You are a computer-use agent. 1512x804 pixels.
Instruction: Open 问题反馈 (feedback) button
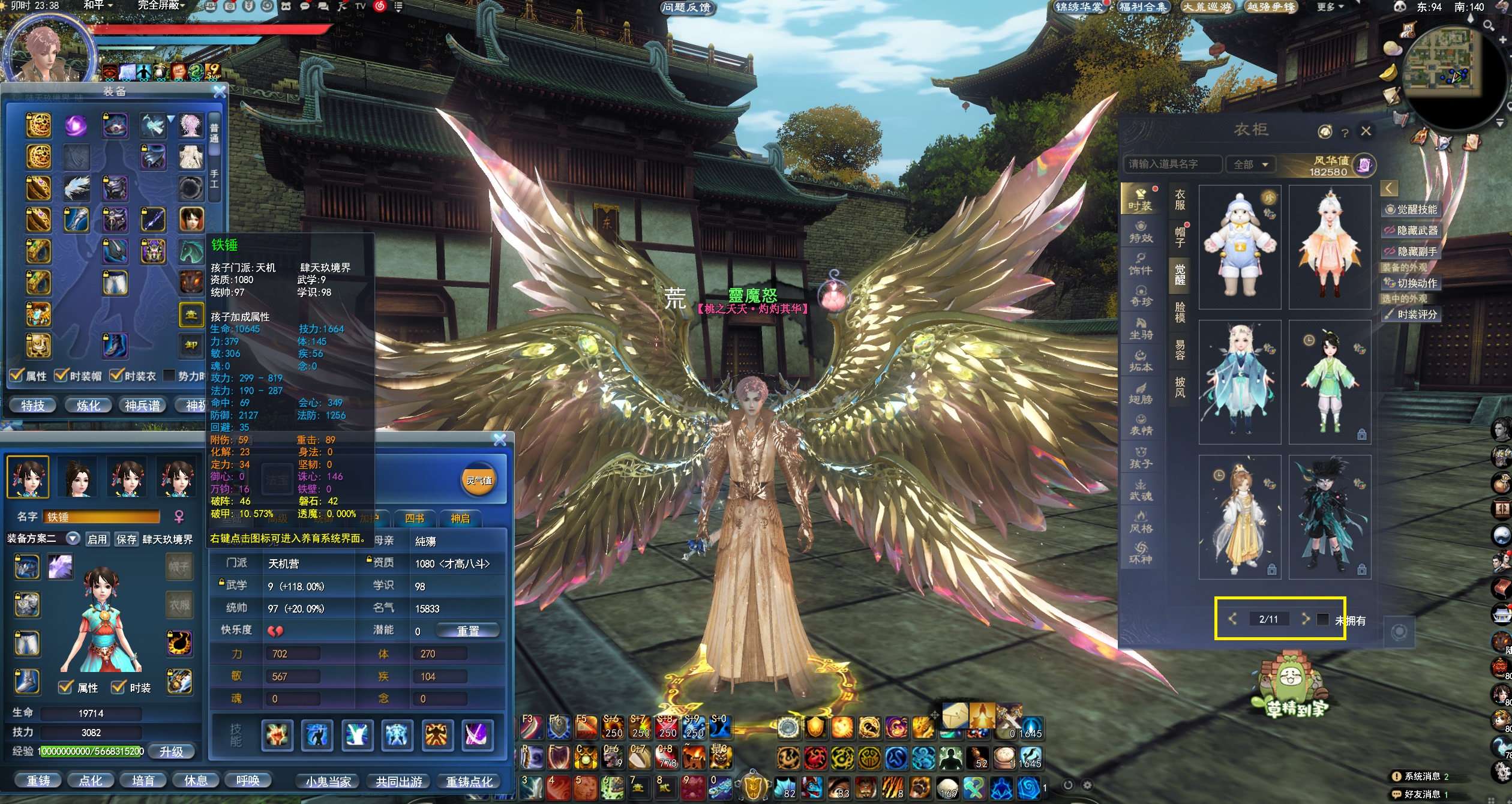click(x=686, y=7)
